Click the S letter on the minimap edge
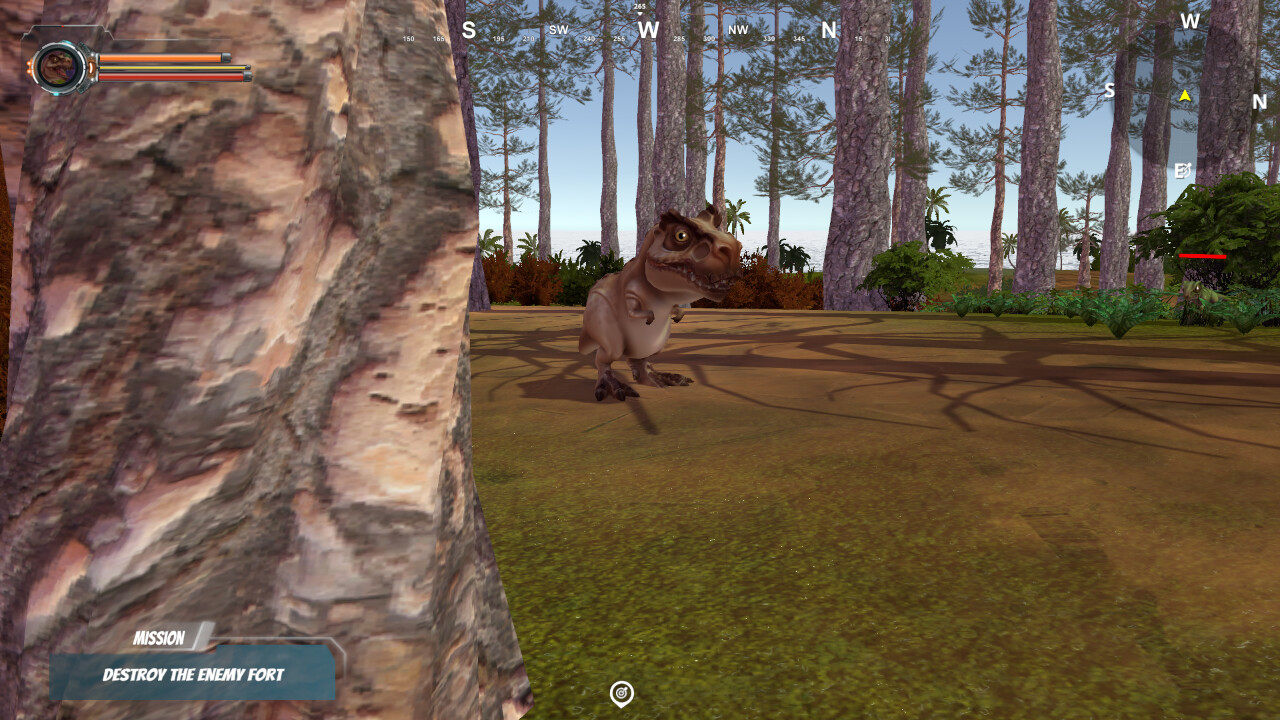This screenshot has height=720, width=1280. click(x=1110, y=90)
